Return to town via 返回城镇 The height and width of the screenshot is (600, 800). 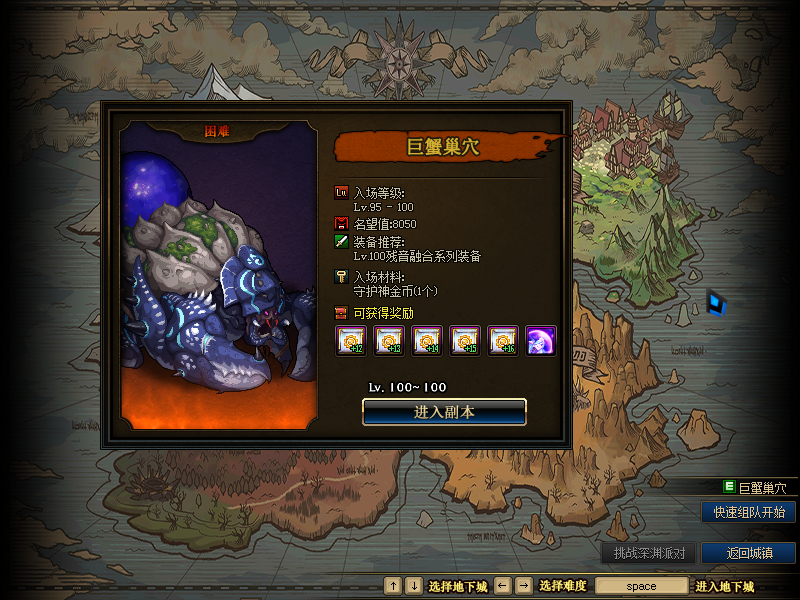tap(748, 553)
